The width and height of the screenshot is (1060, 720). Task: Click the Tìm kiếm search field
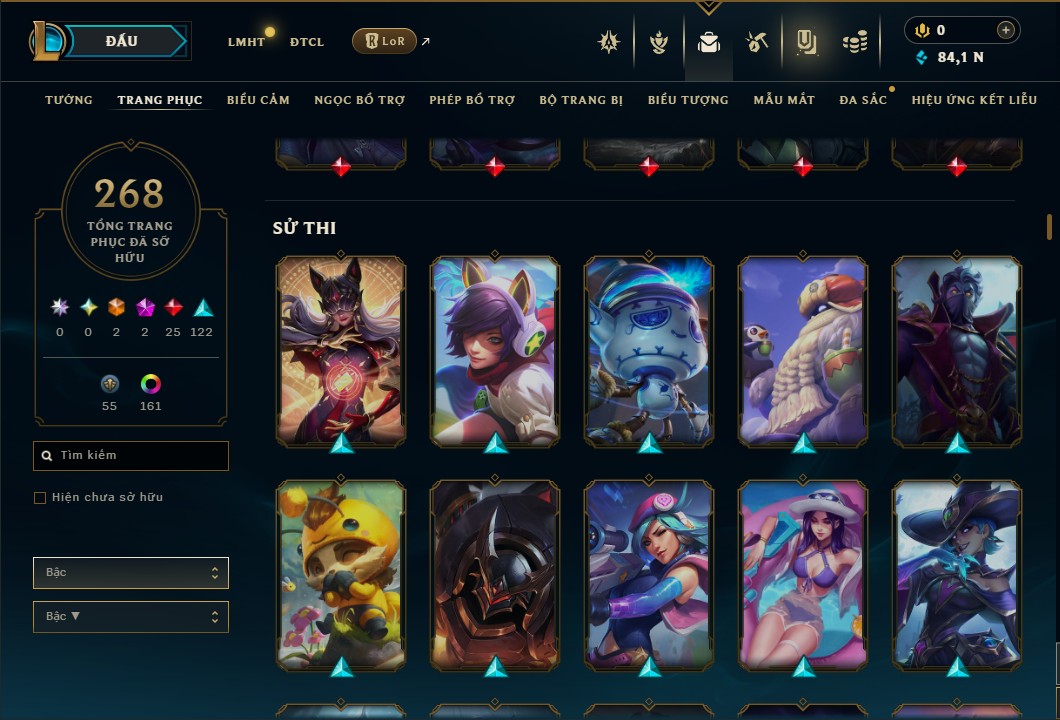click(x=131, y=456)
